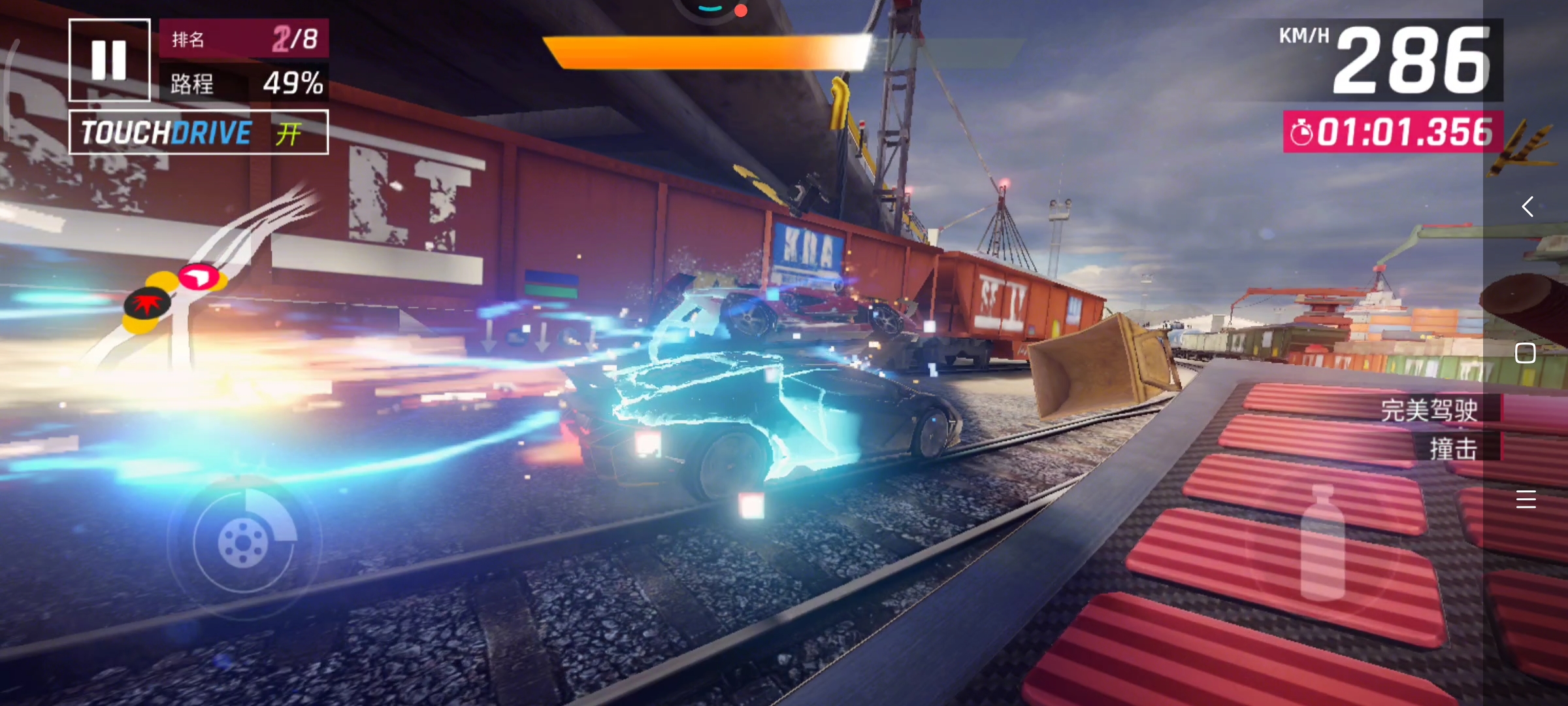Screen dimensions: 1568x706
Task: Tap the Android back arrow
Action: [1527, 207]
